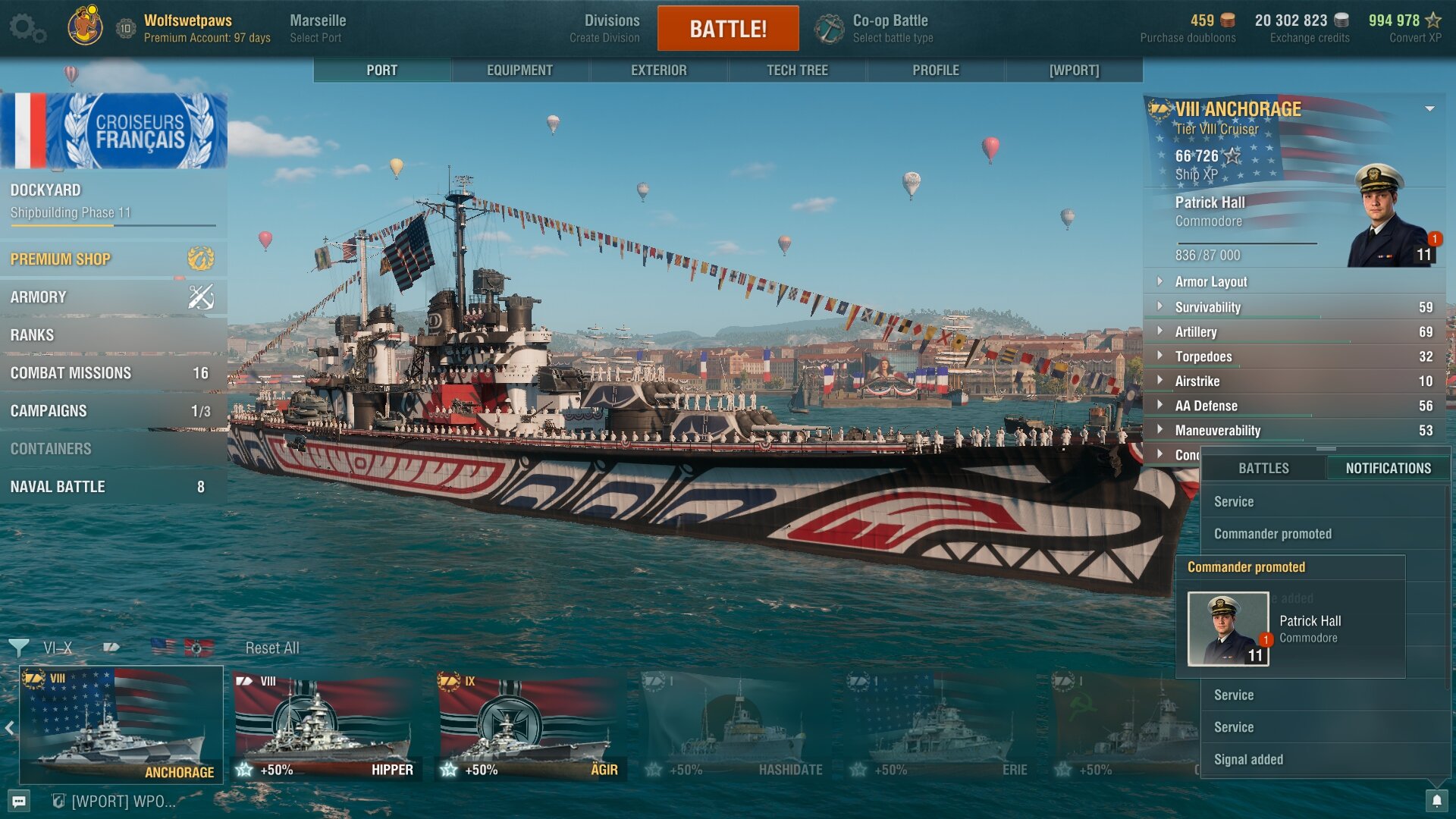This screenshot has width=1456, height=819.
Task: Start the match with the BATTLE! button
Action: [x=727, y=29]
